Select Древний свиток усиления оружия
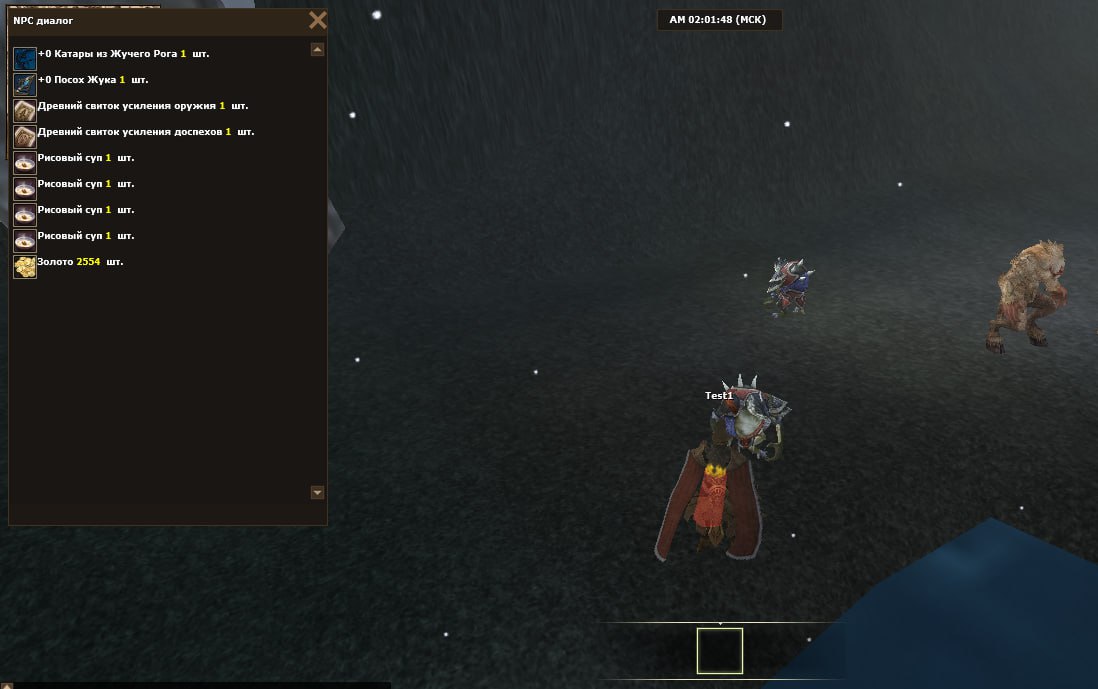1098x689 pixels. (x=142, y=106)
